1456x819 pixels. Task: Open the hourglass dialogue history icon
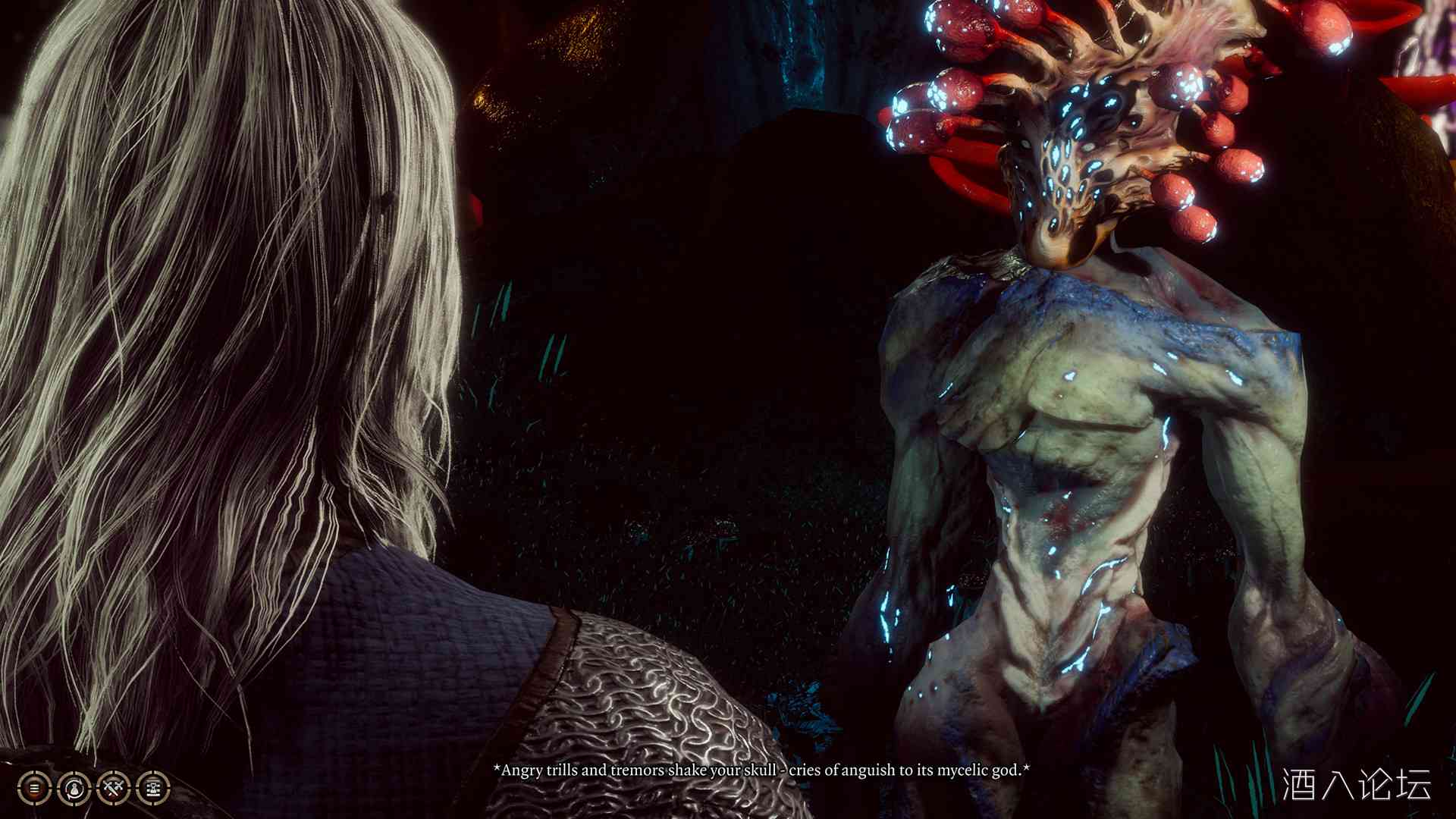(153, 789)
